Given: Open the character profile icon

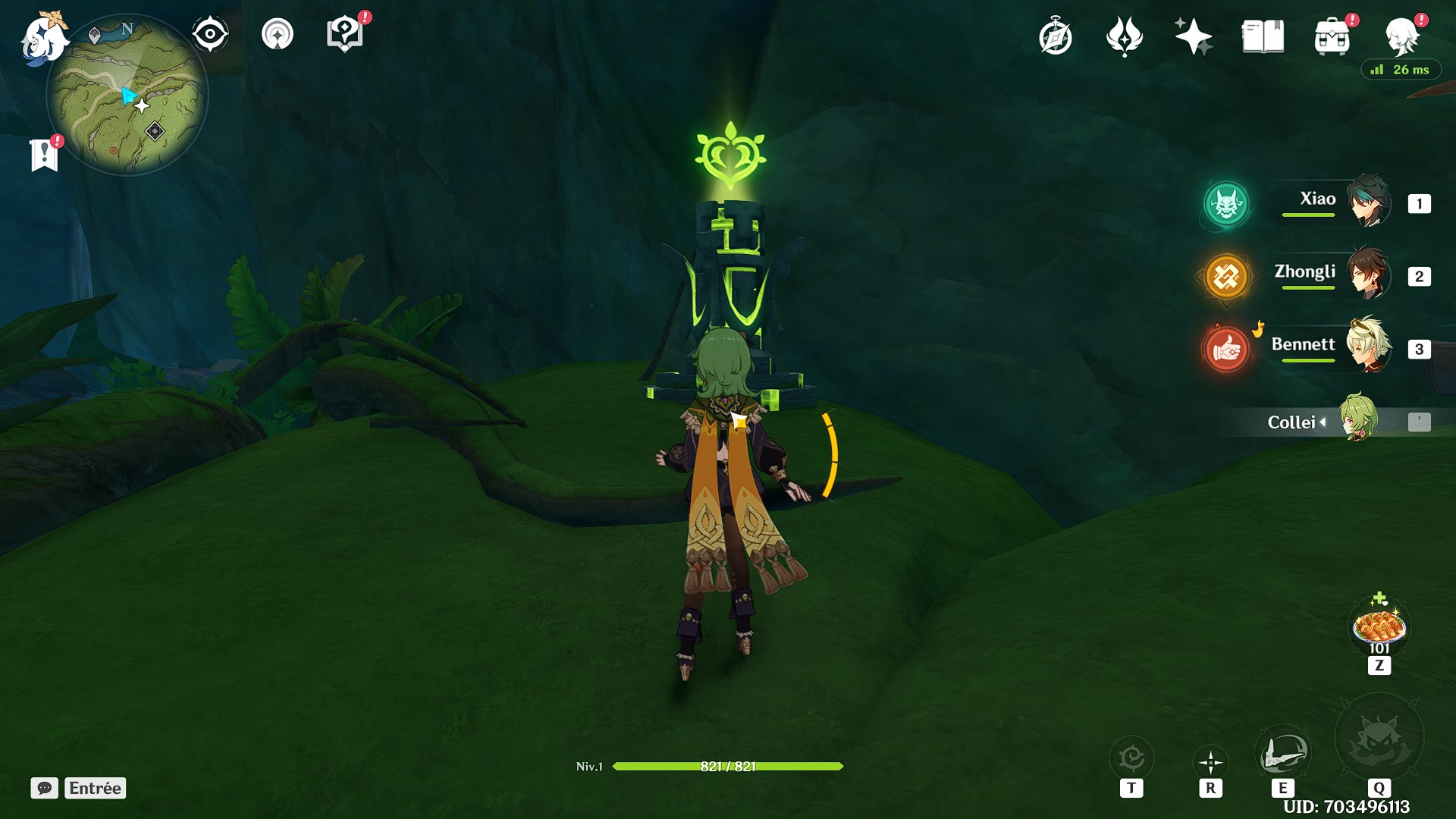Looking at the screenshot, I should [x=1401, y=36].
